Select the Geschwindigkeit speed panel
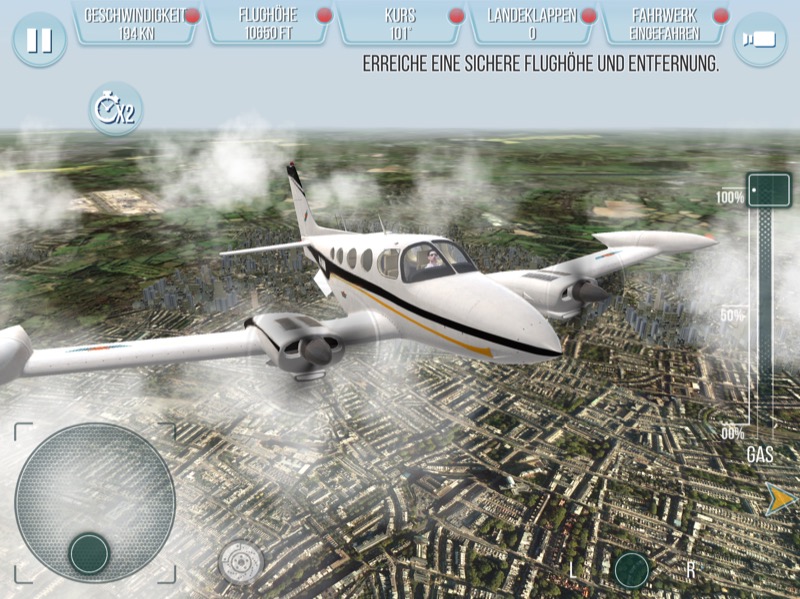This screenshot has height=599, width=800. [x=137, y=23]
